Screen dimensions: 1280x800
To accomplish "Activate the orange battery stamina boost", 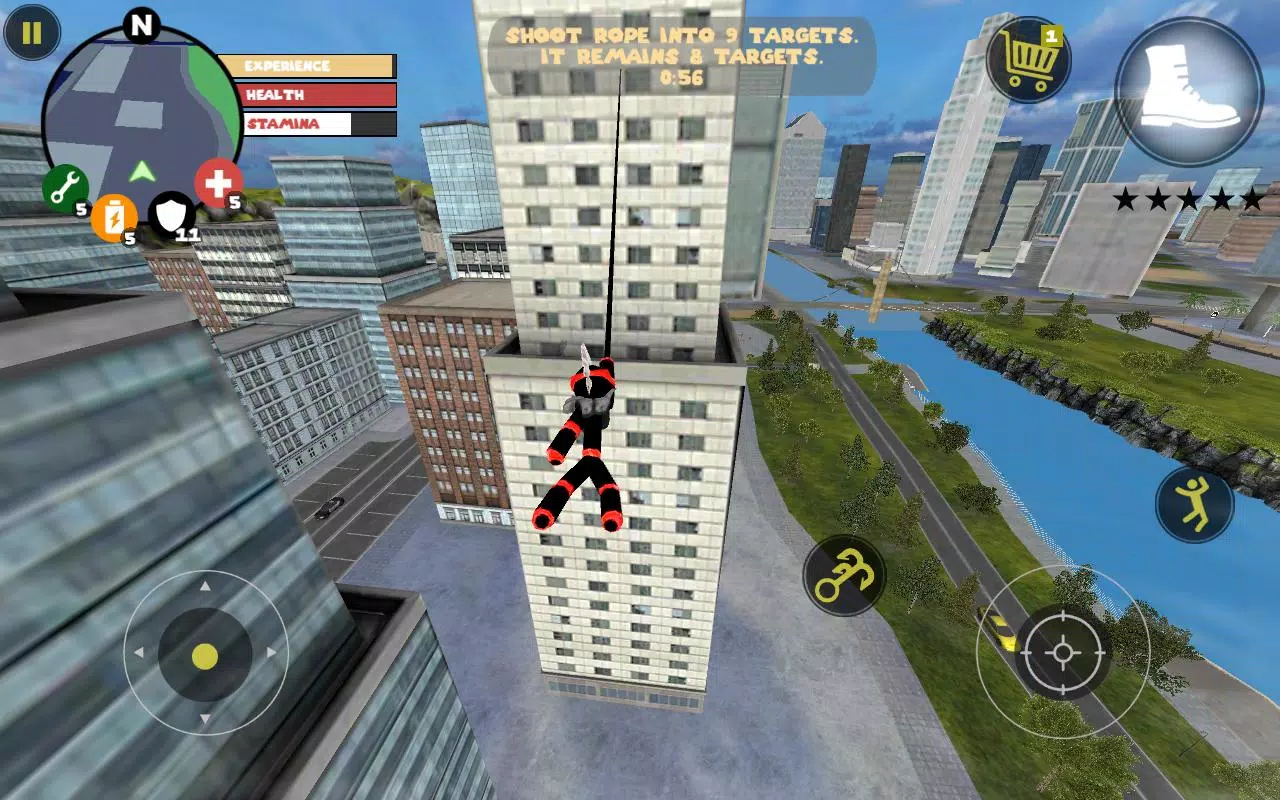I will point(114,215).
